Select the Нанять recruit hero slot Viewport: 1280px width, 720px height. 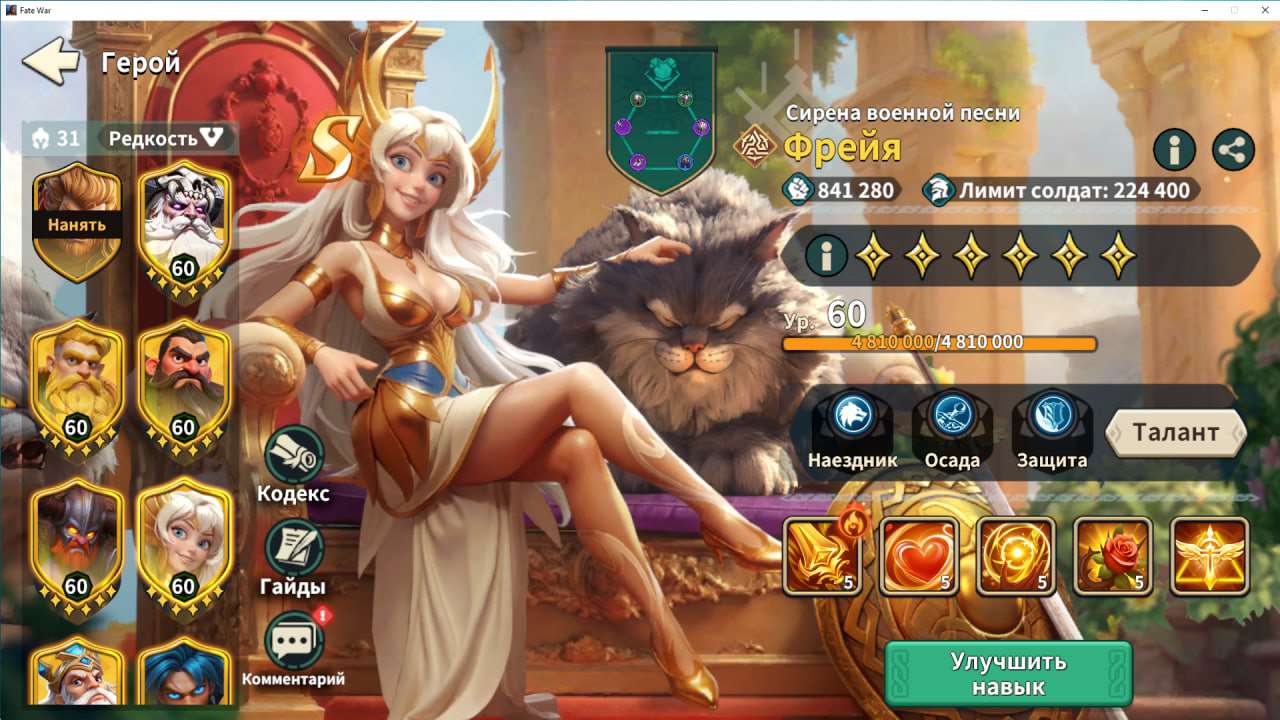pyautogui.click(x=77, y=215)
